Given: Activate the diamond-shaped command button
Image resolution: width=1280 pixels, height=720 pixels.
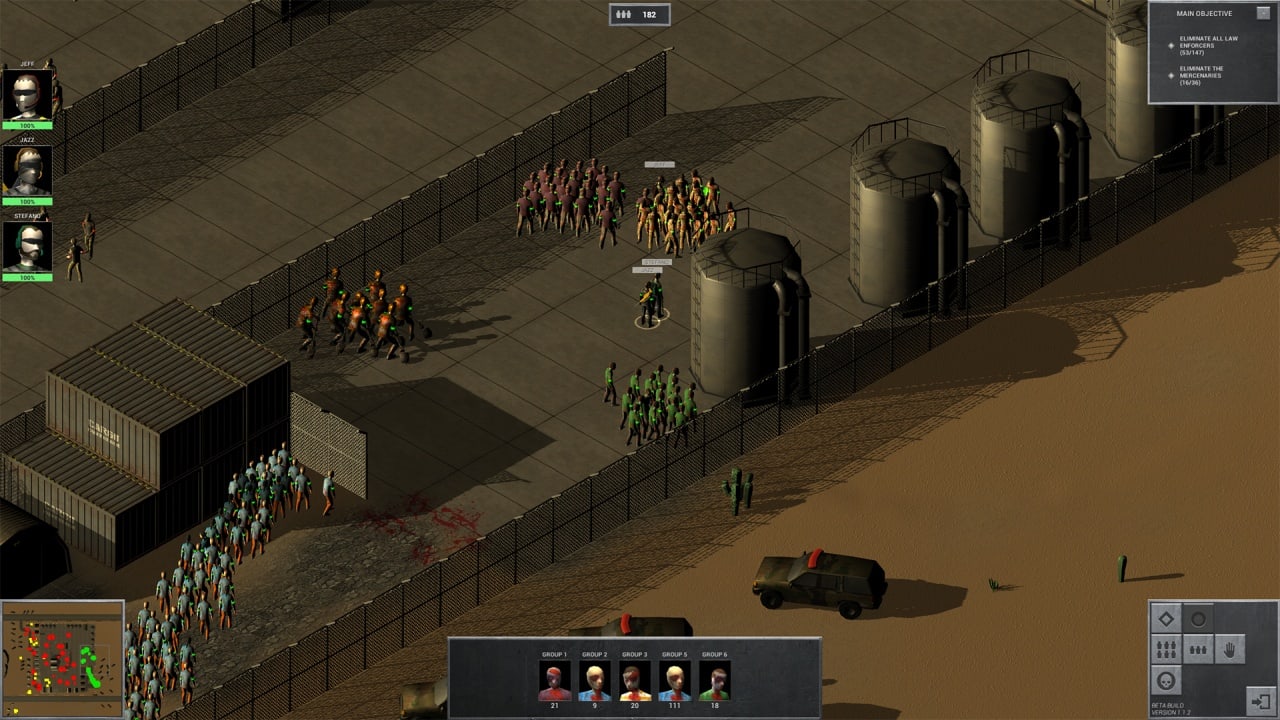Looking at the screenshot, I should pos(1166,619).
